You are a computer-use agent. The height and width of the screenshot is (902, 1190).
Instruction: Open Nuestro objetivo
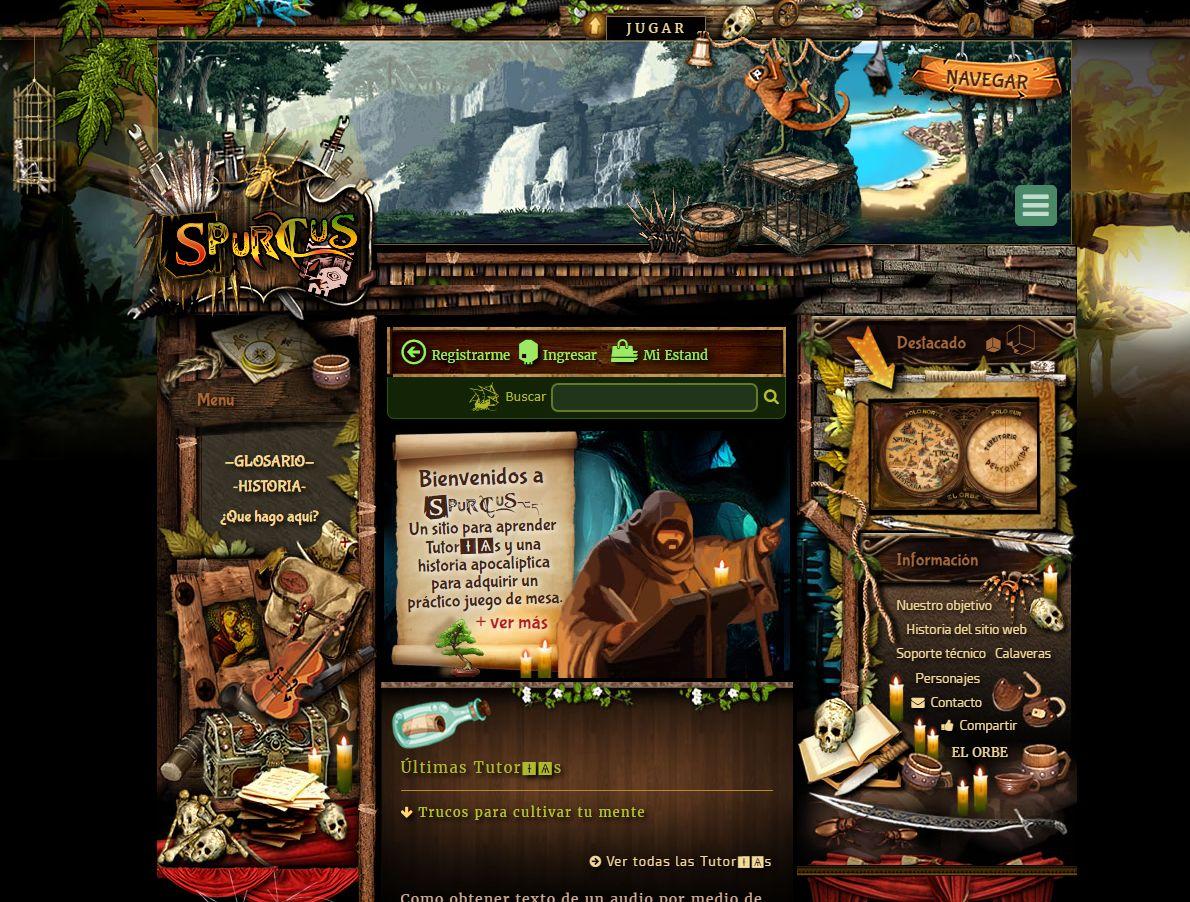tap(944, 605)
